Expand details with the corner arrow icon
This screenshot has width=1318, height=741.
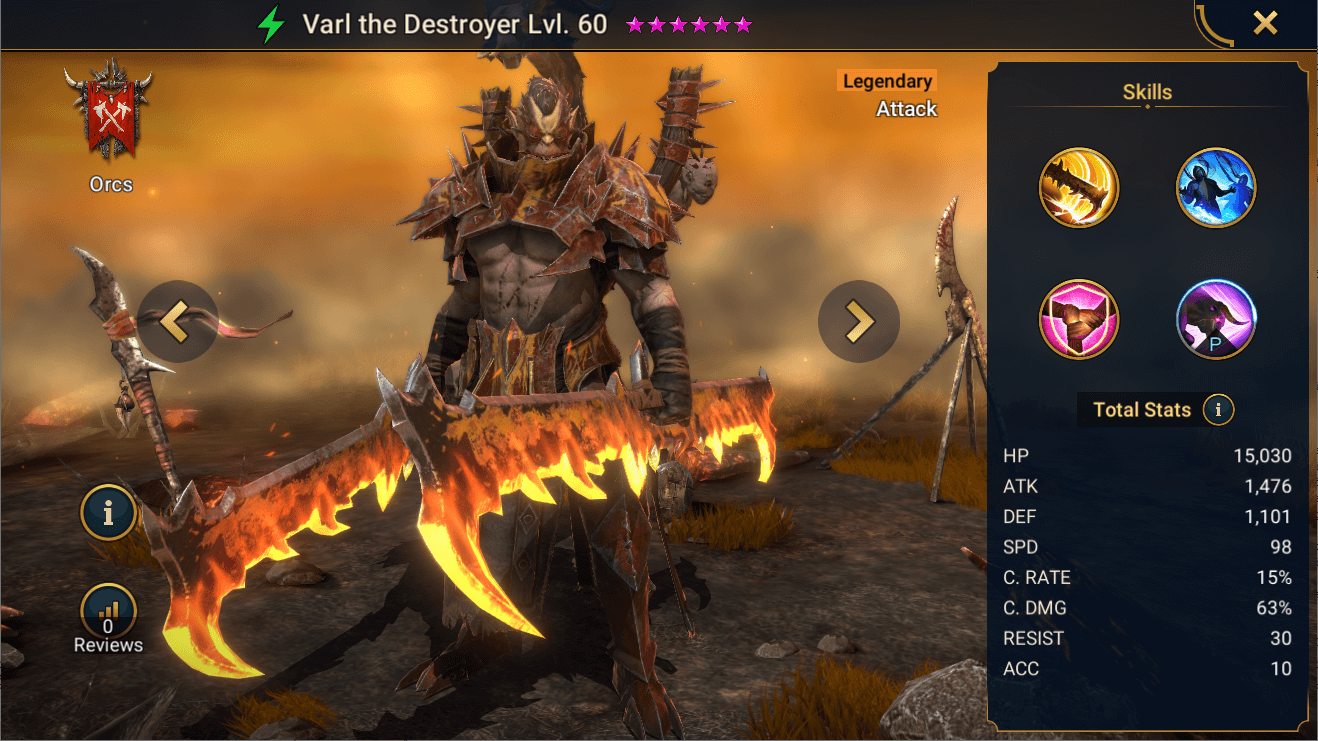[x=1212, y=22]
